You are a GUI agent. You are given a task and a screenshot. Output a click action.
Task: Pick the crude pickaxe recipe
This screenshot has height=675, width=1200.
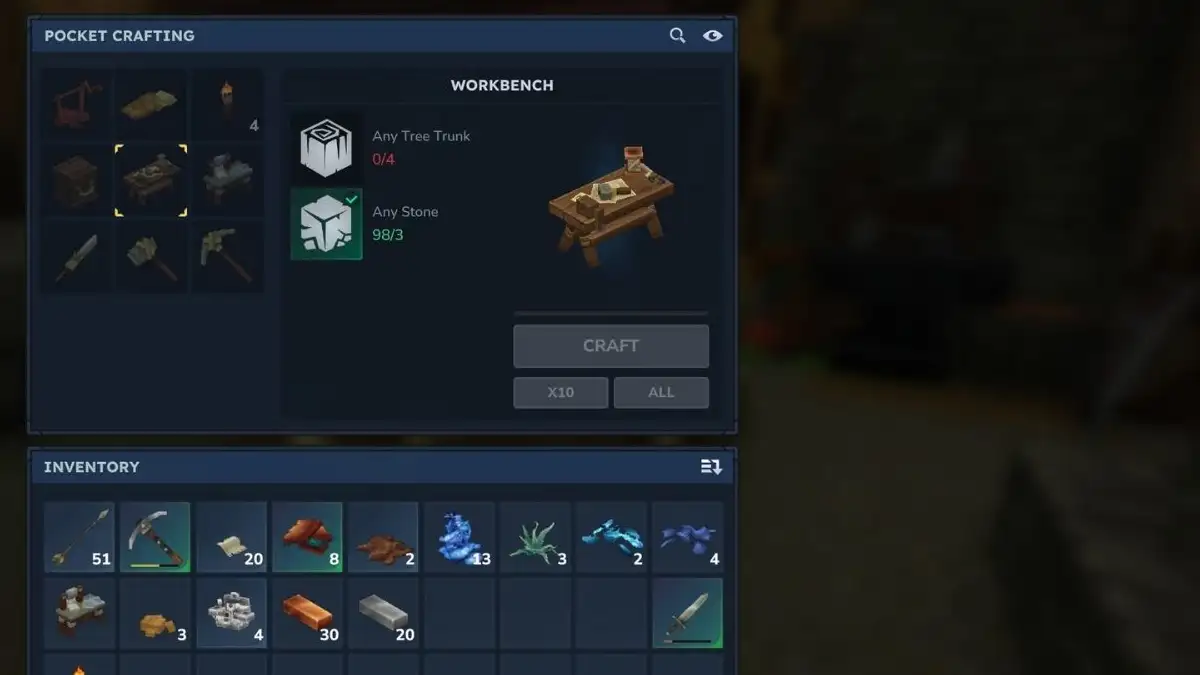click(227, 256)
